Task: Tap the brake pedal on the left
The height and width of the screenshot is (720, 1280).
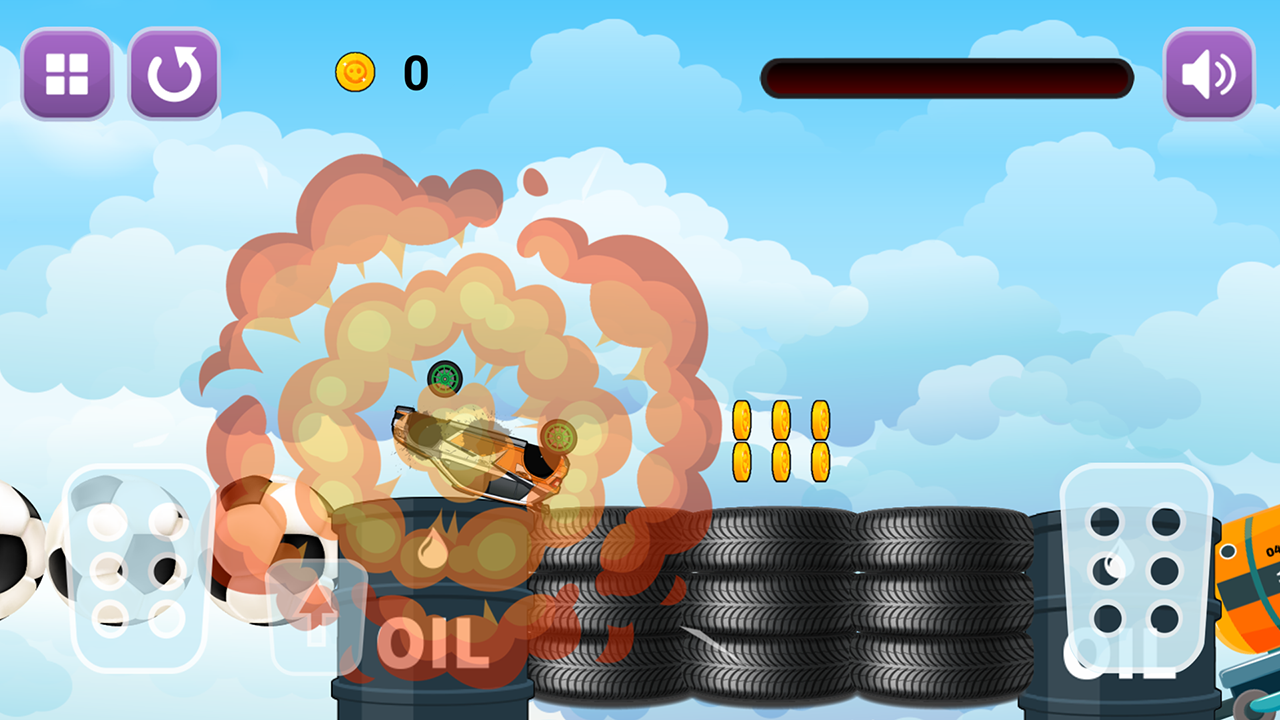Action: (x=137, y=568)
